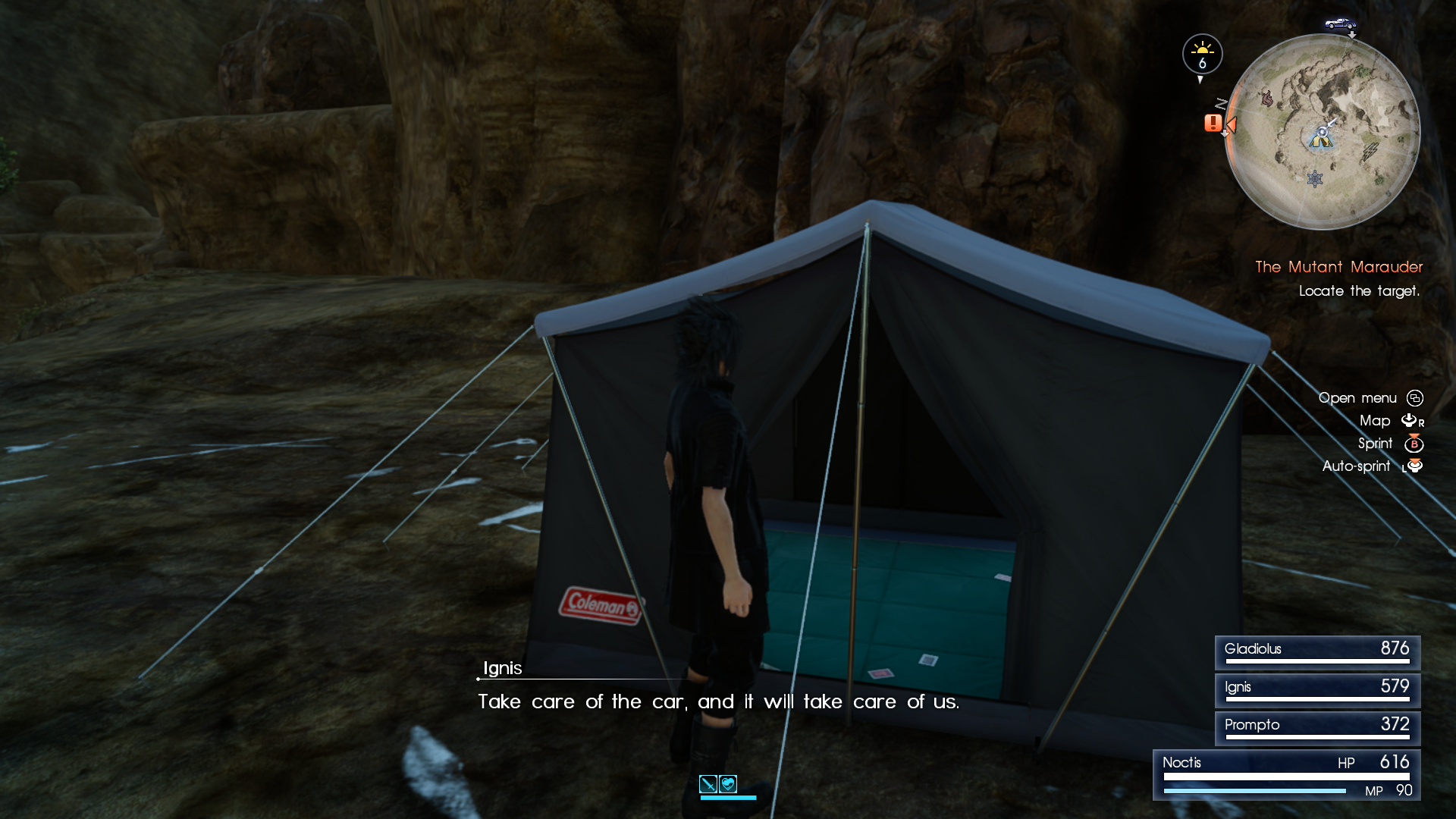Select the heart buff status icon

(x=728, y=784)
